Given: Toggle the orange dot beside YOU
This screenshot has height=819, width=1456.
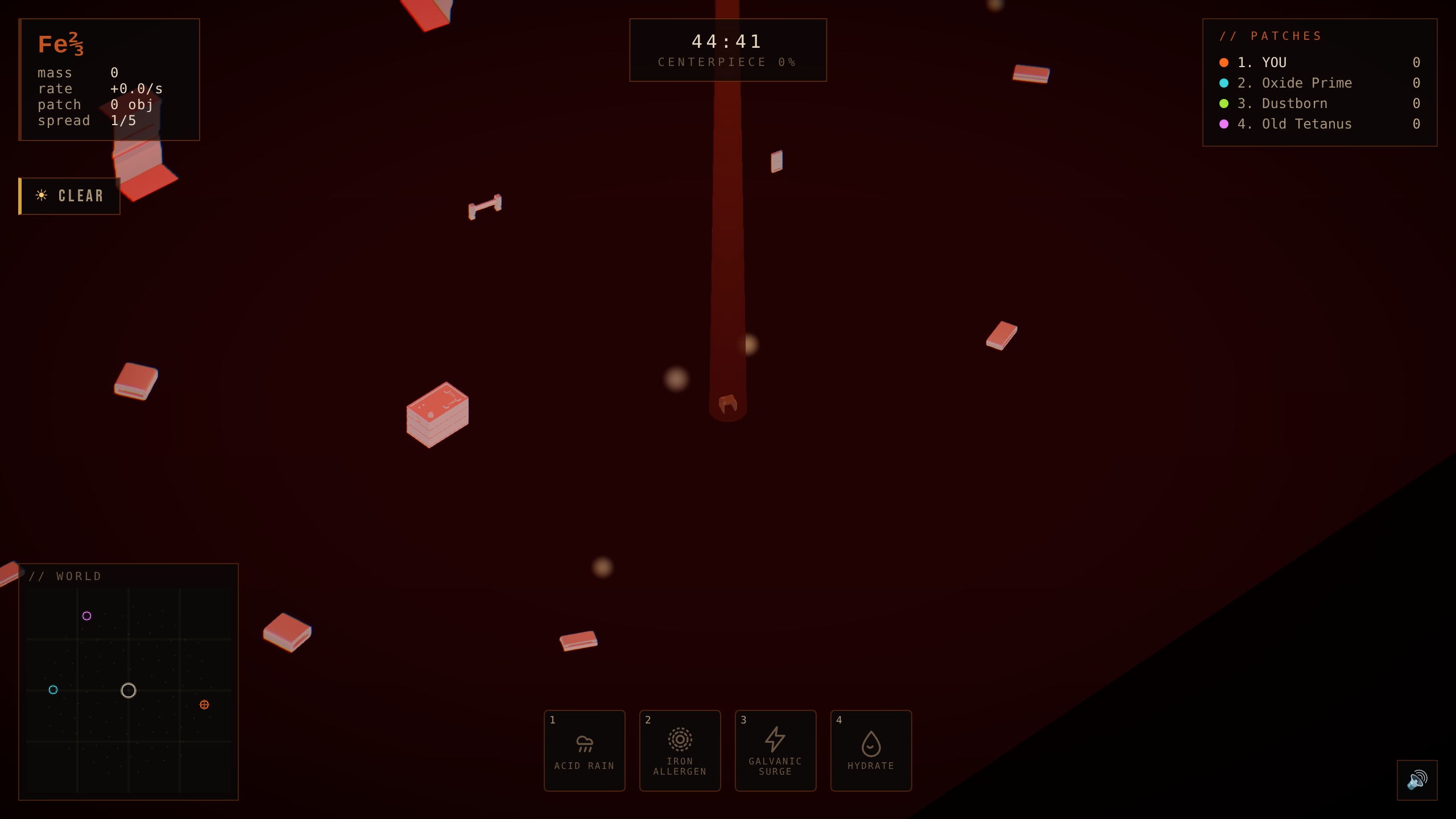Looking at the screenshot, I should [x=1223, y=63].
